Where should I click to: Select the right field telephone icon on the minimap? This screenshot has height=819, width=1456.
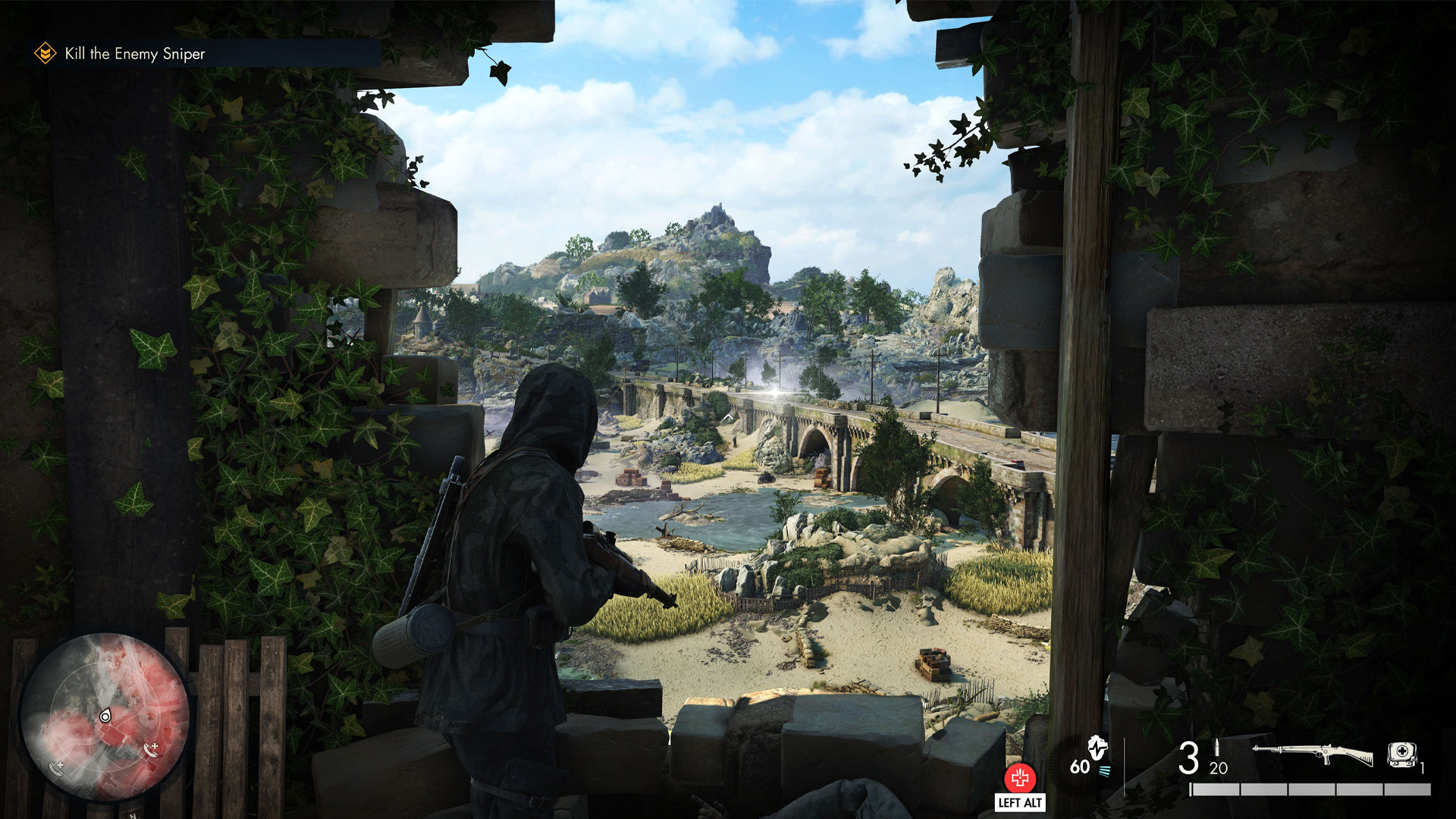[150, 751]
